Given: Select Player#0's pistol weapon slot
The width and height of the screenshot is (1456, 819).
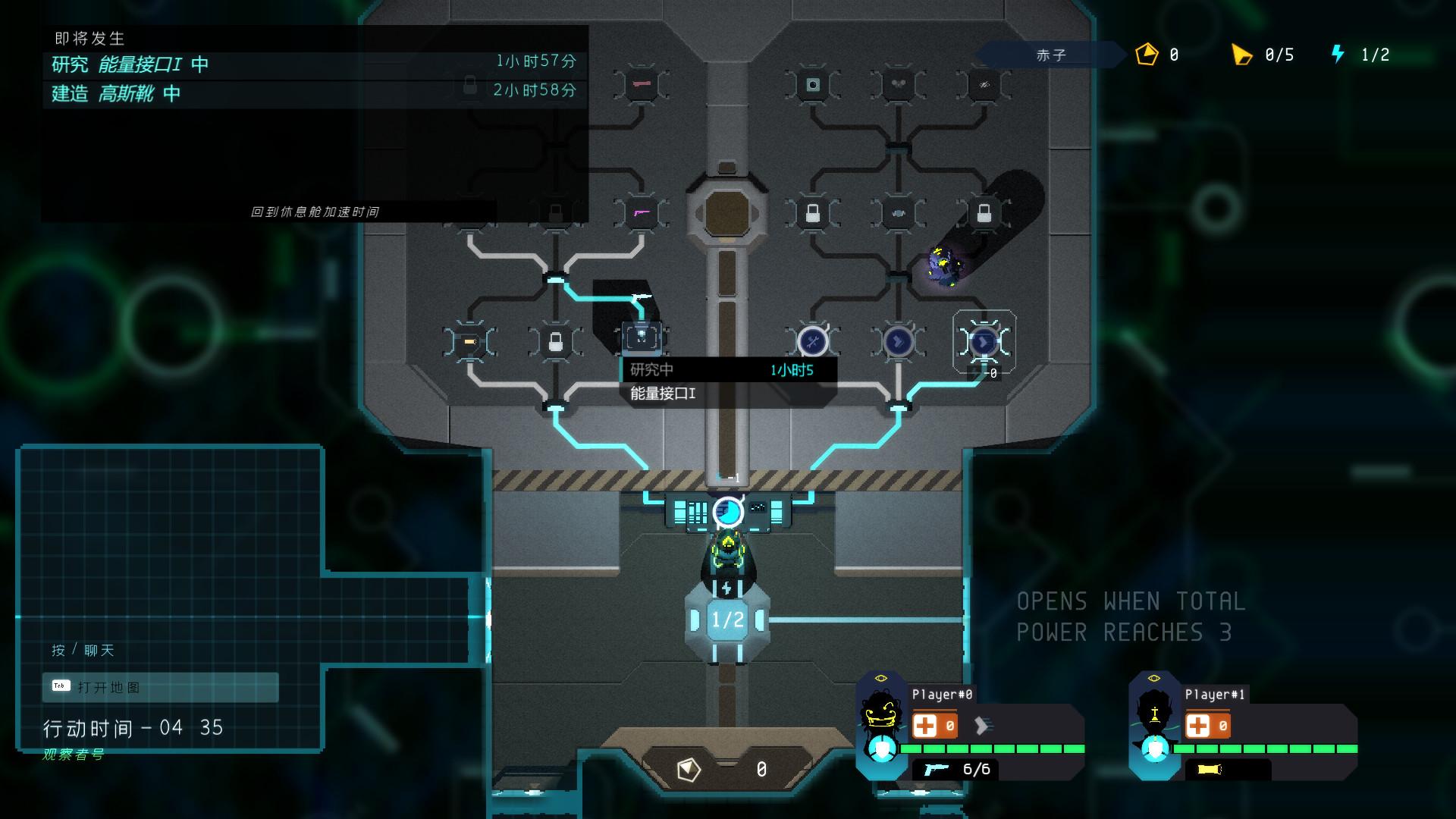Looking at the screenshot, I should (x=936, y=770).
